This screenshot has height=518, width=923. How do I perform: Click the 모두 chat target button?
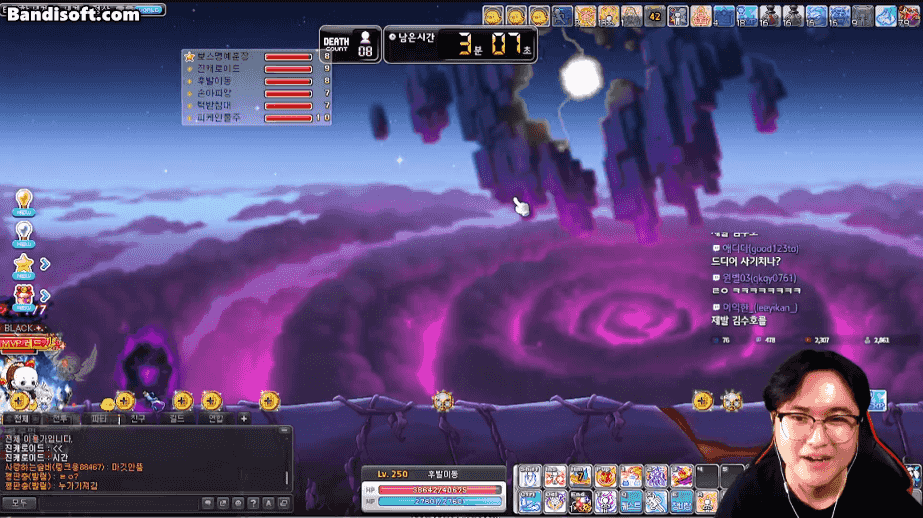click(20, 503)
